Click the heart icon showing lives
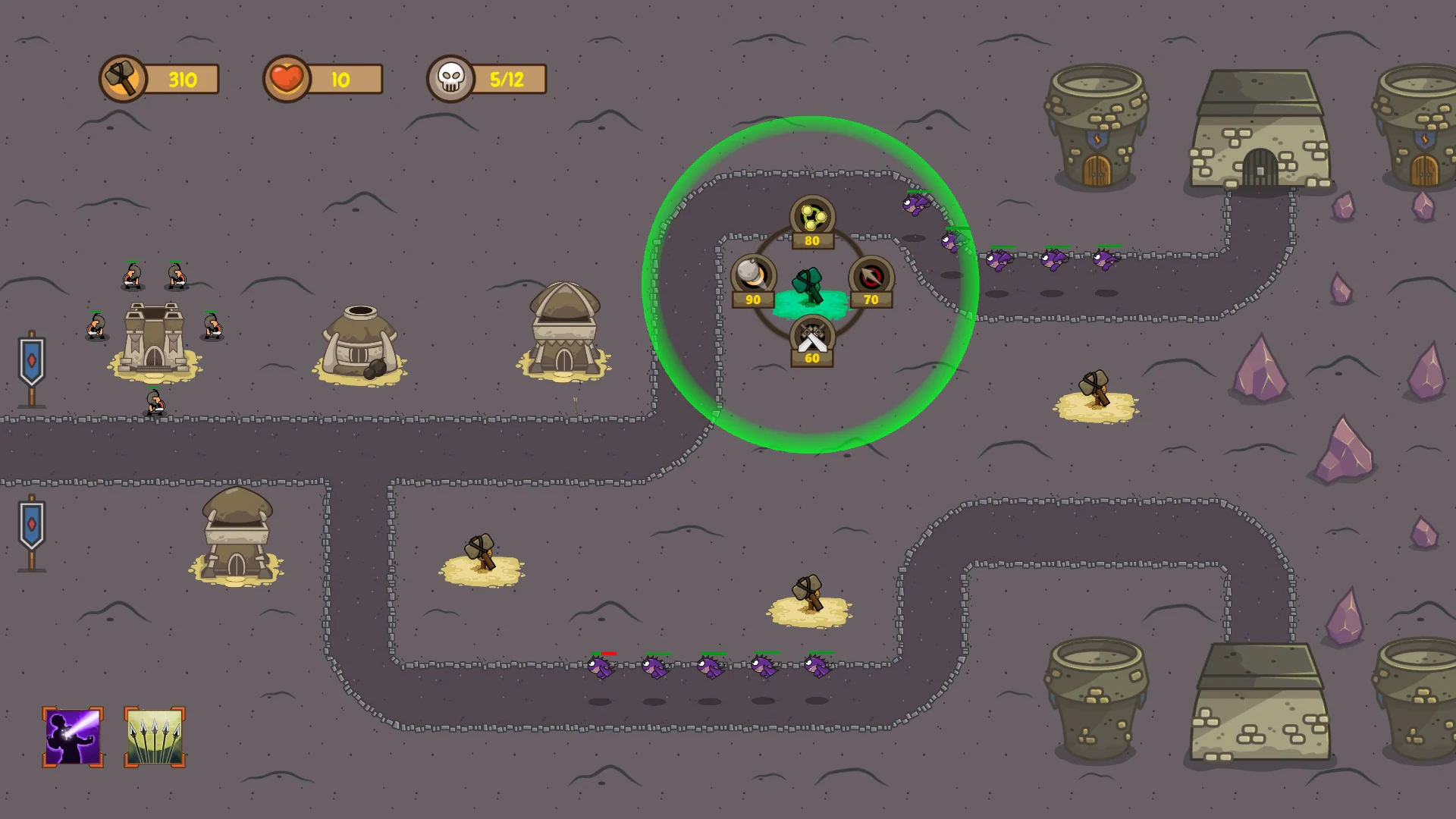Viewport: 1456px width, 819px height. (285, 78)
